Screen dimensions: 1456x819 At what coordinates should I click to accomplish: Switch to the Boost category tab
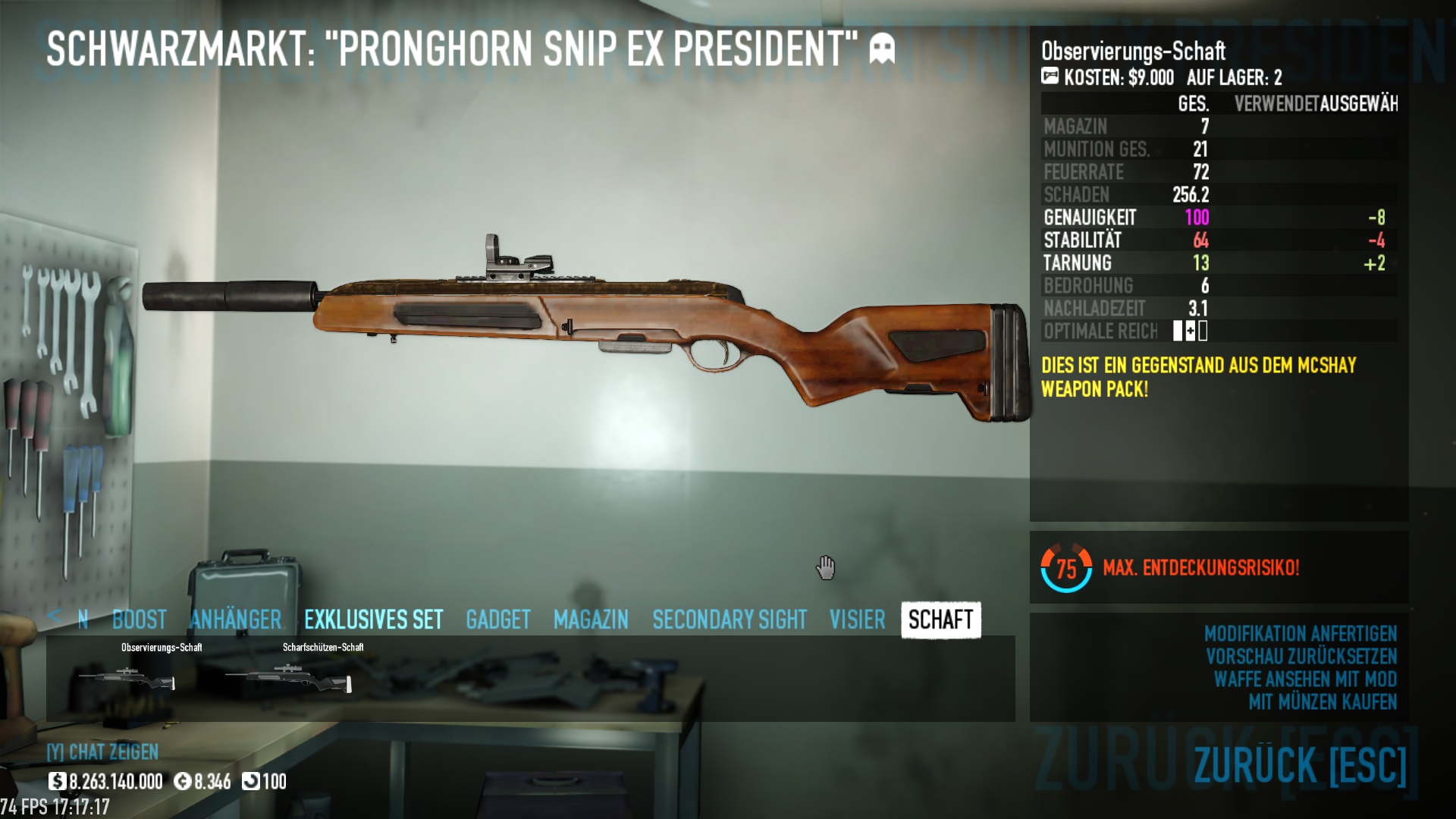coord(139,620)
